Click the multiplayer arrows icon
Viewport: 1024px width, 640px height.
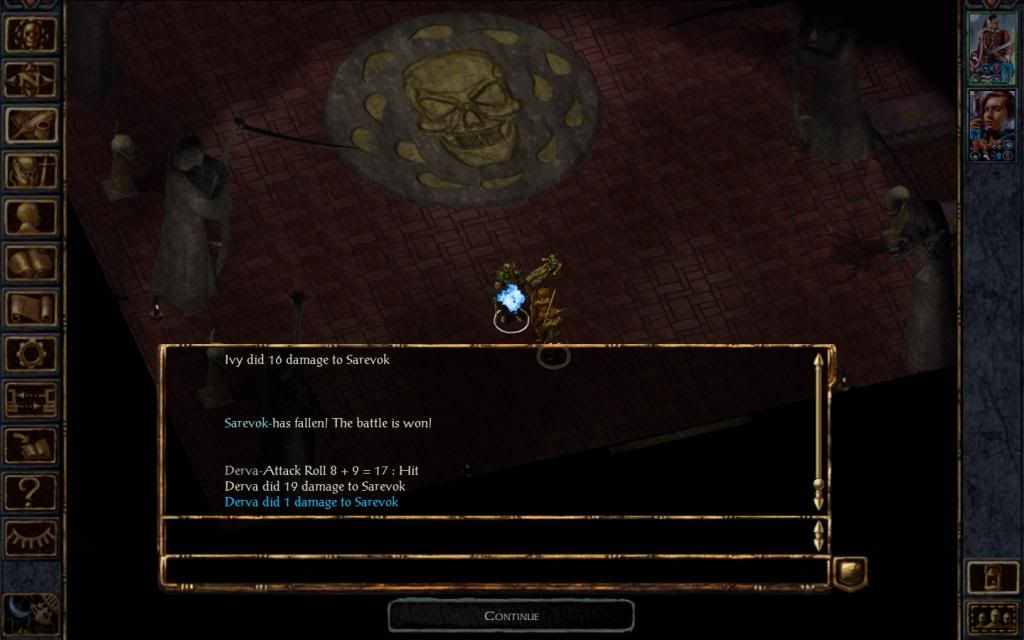pyautogui.click(x=31, y=400)
